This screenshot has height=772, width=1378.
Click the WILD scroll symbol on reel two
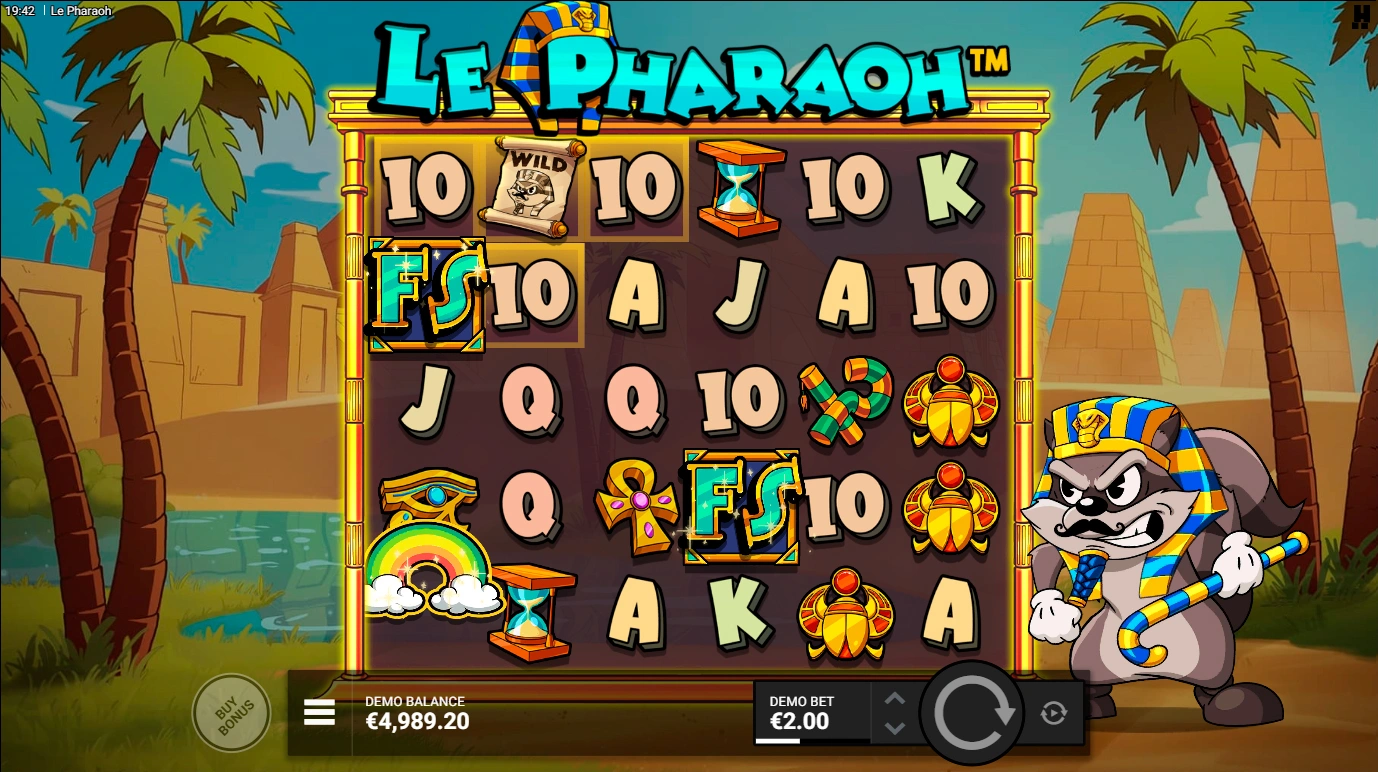(x=530, y=188)
